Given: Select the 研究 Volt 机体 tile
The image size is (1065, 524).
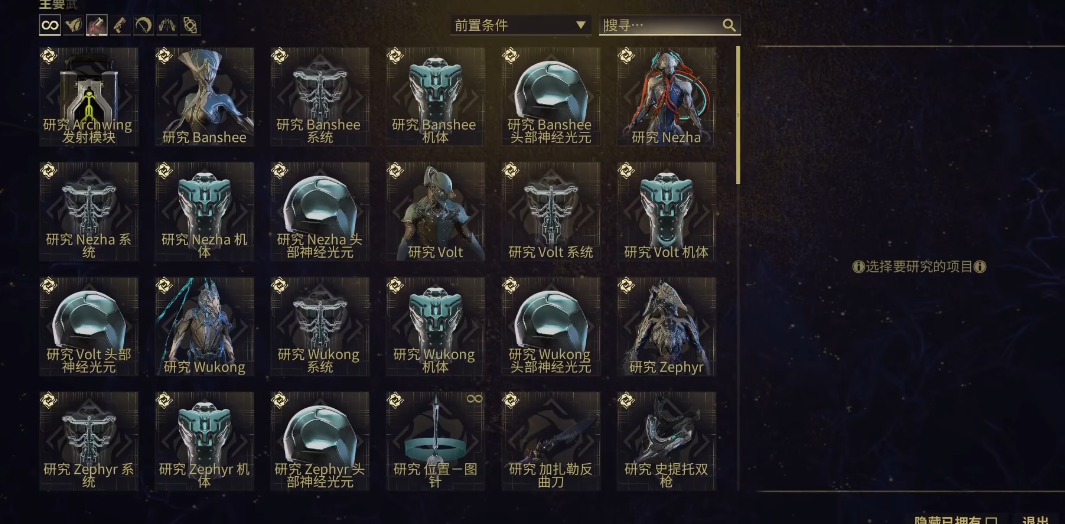Looking at the screenshot, I should click(x=666, y=212).
